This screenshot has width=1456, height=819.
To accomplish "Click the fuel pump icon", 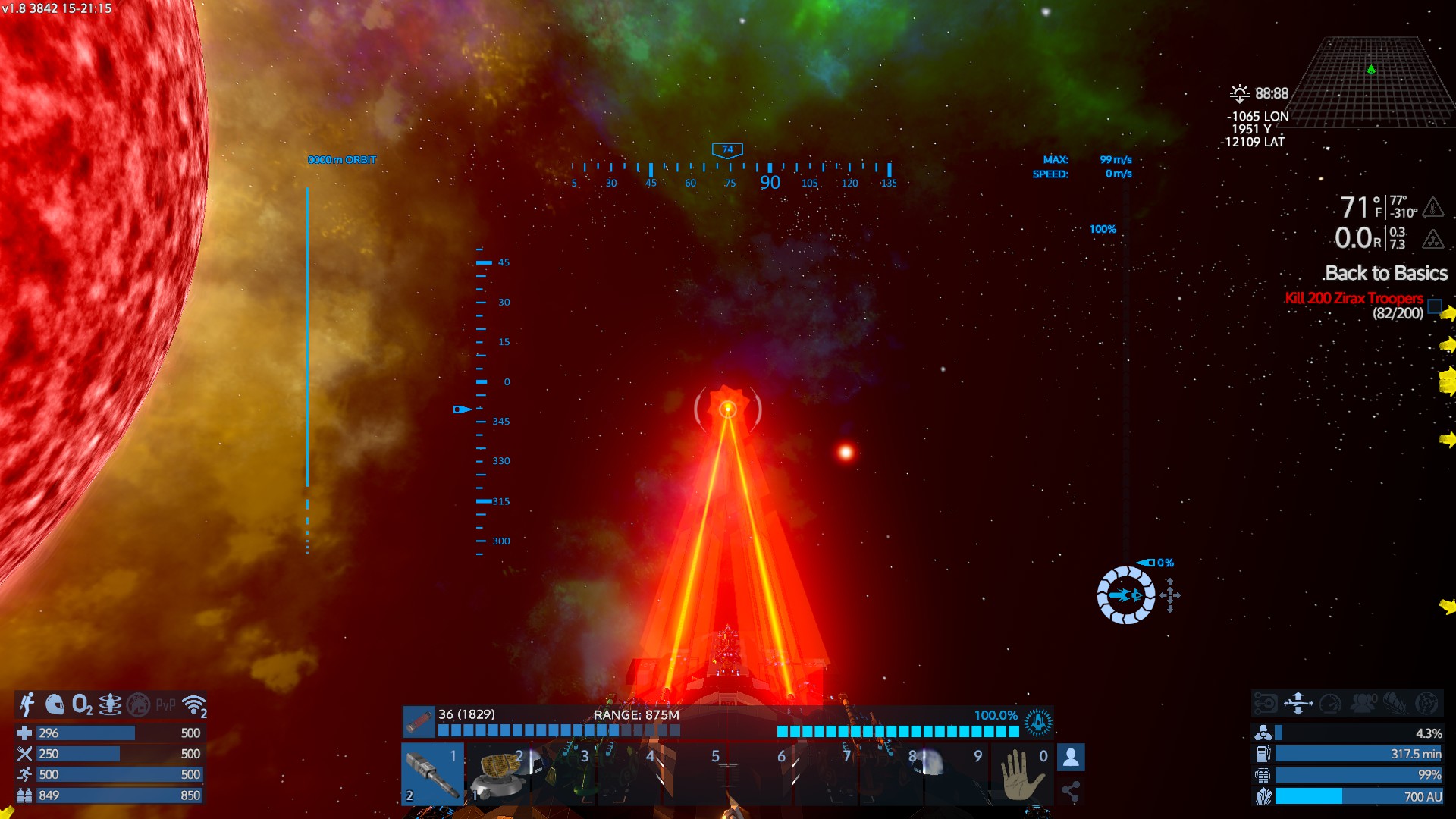I will (x=1263, y=754).
